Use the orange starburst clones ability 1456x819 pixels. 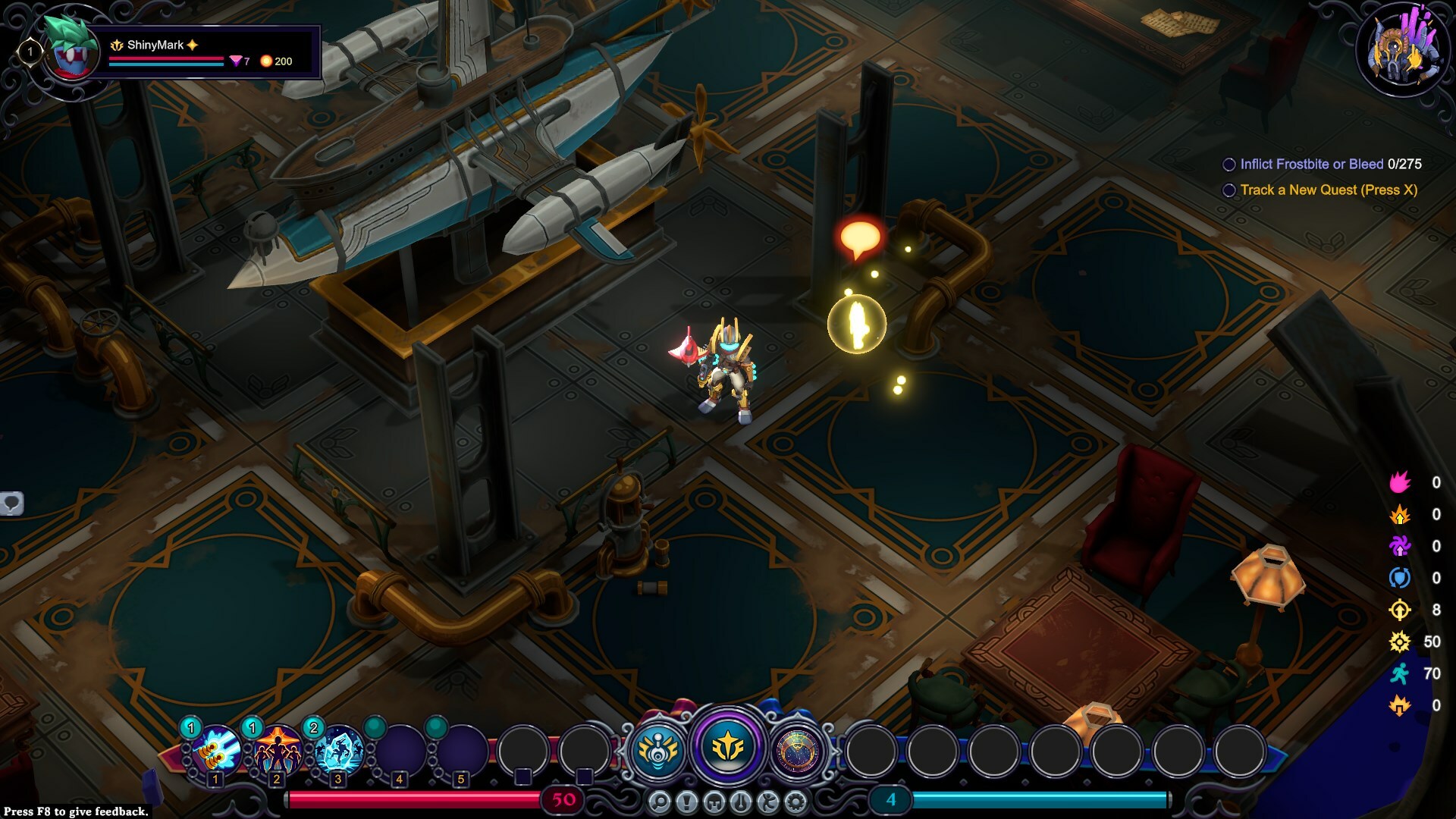point(278,750)
